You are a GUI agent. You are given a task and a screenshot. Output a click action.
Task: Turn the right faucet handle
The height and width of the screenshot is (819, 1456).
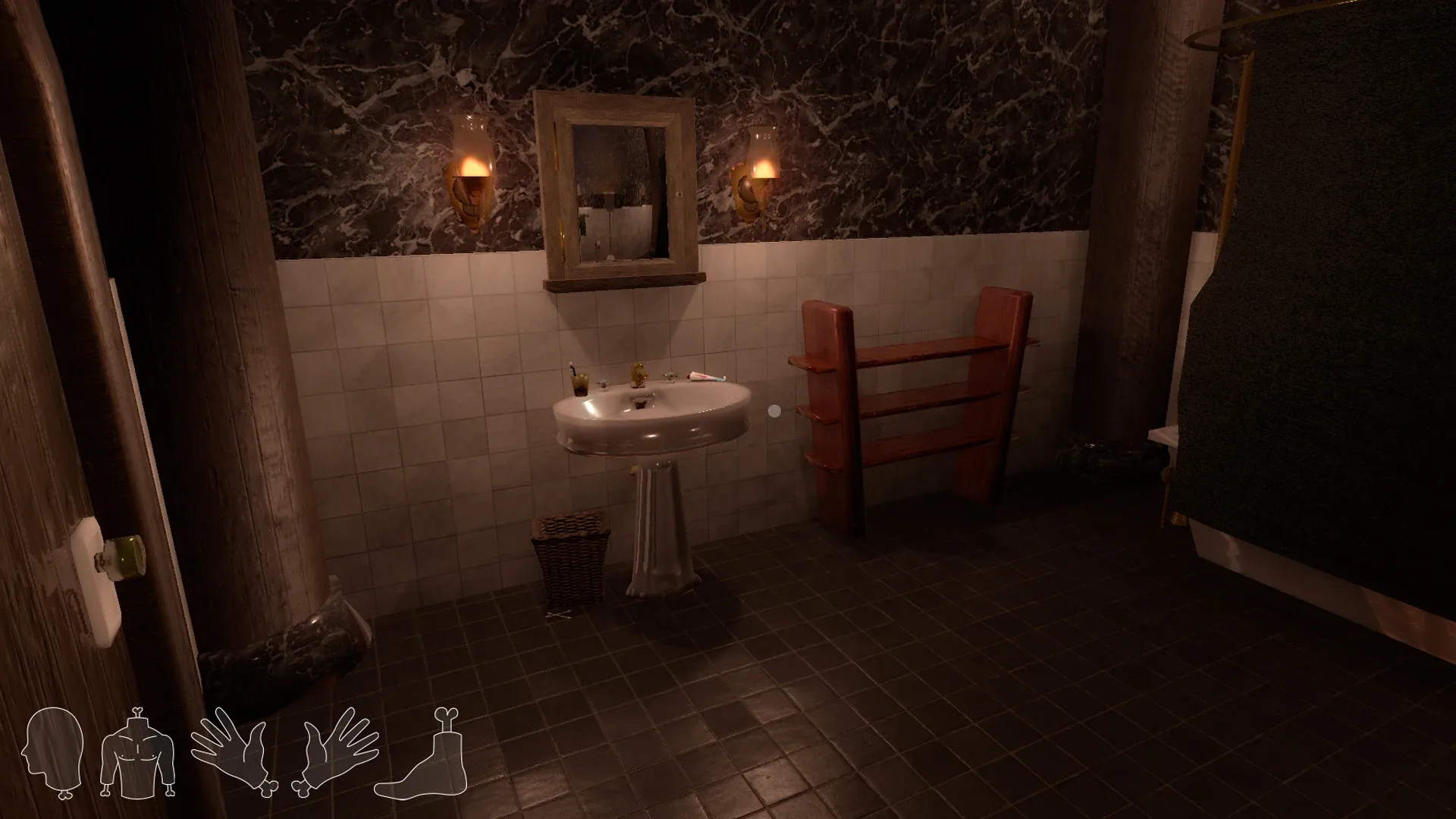click(670, 377)
